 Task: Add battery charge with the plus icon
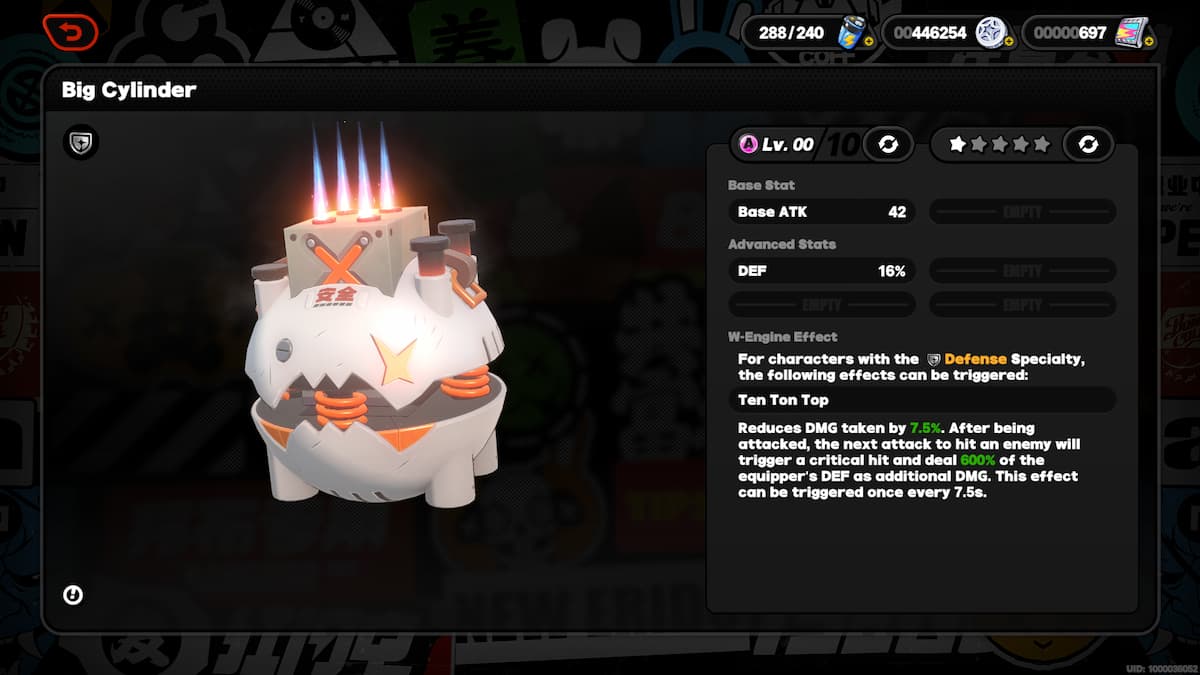868,41
